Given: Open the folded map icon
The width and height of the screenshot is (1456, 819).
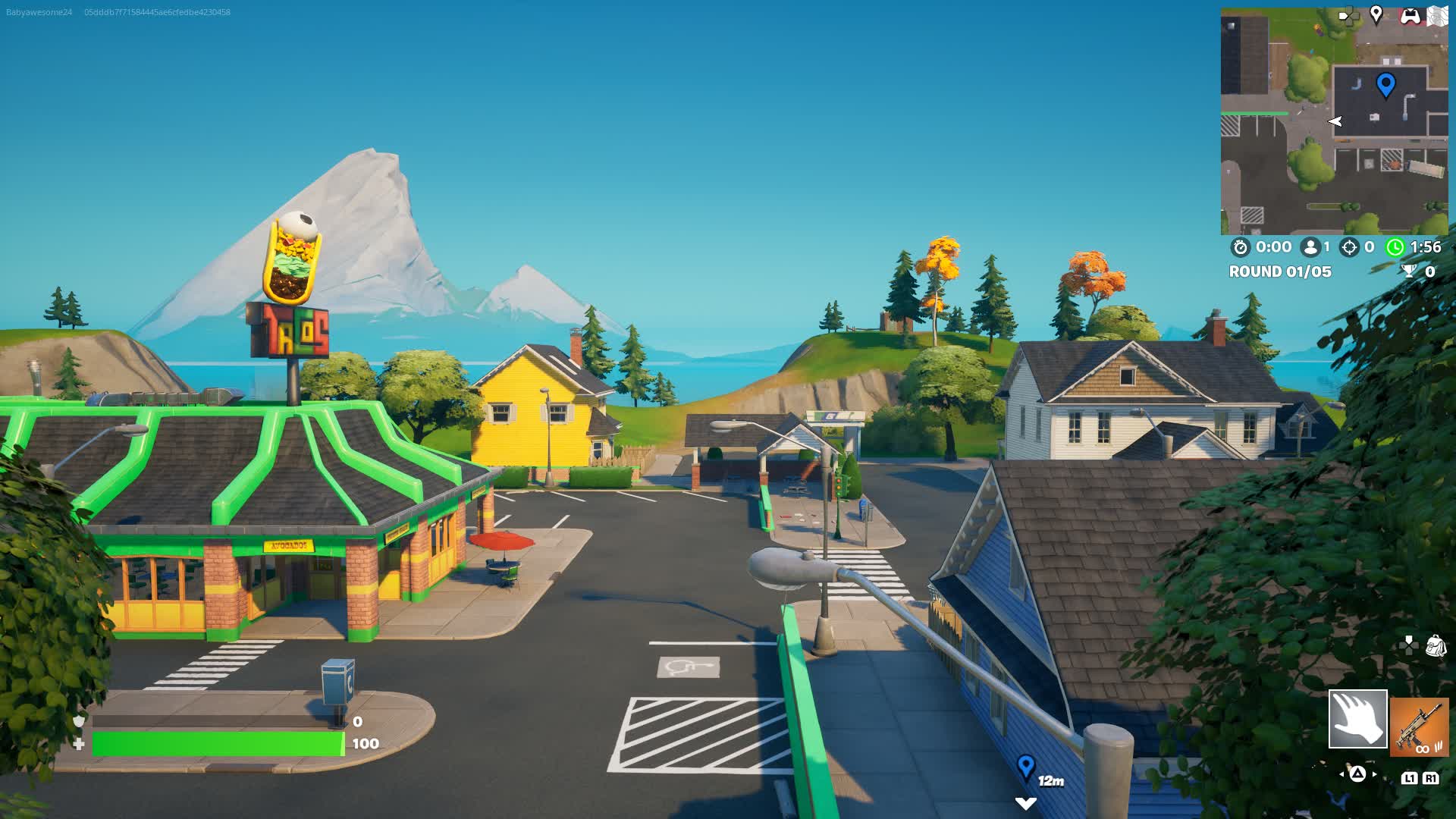Looking at the screenshot, I should (1437, 16).
